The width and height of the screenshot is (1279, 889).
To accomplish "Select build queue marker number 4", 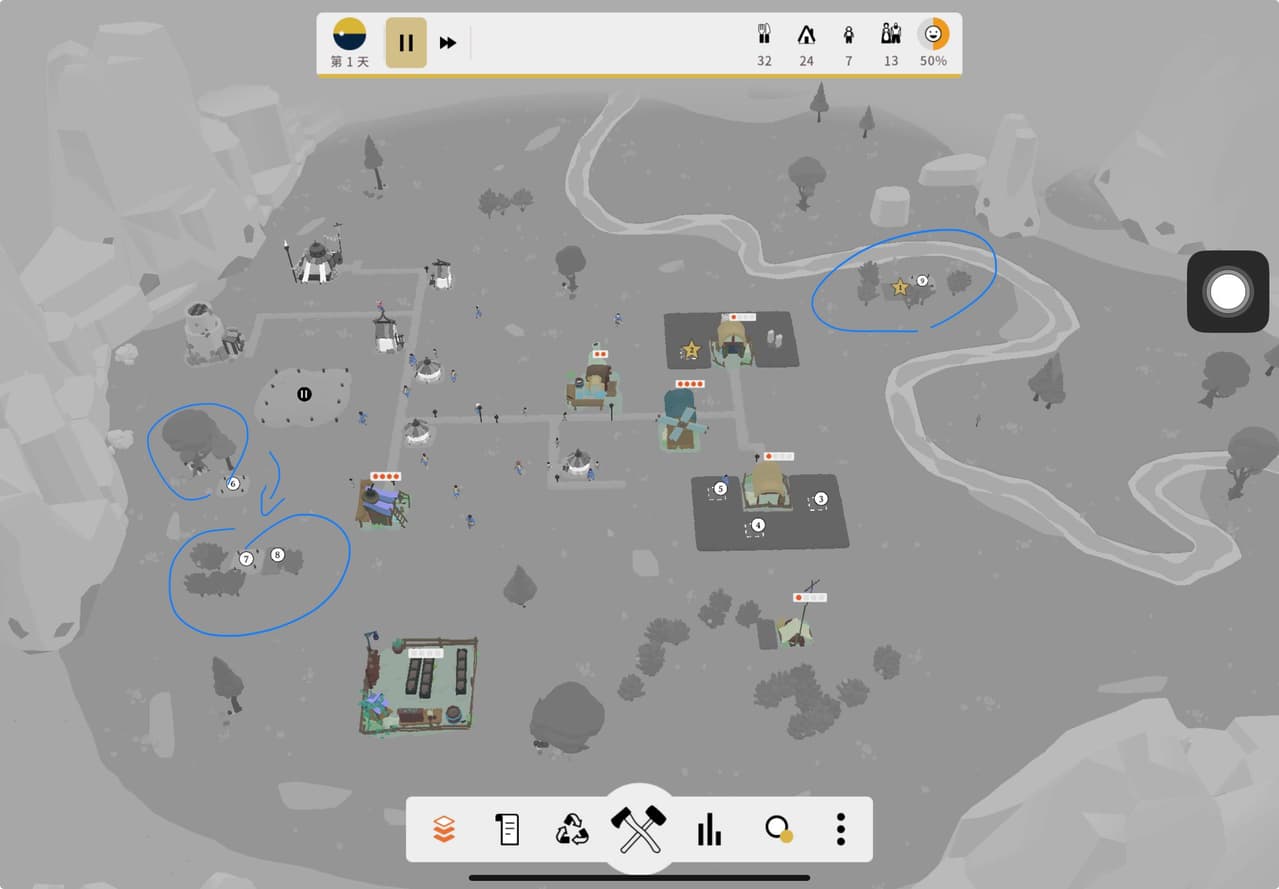I will (x=758, y=526).
